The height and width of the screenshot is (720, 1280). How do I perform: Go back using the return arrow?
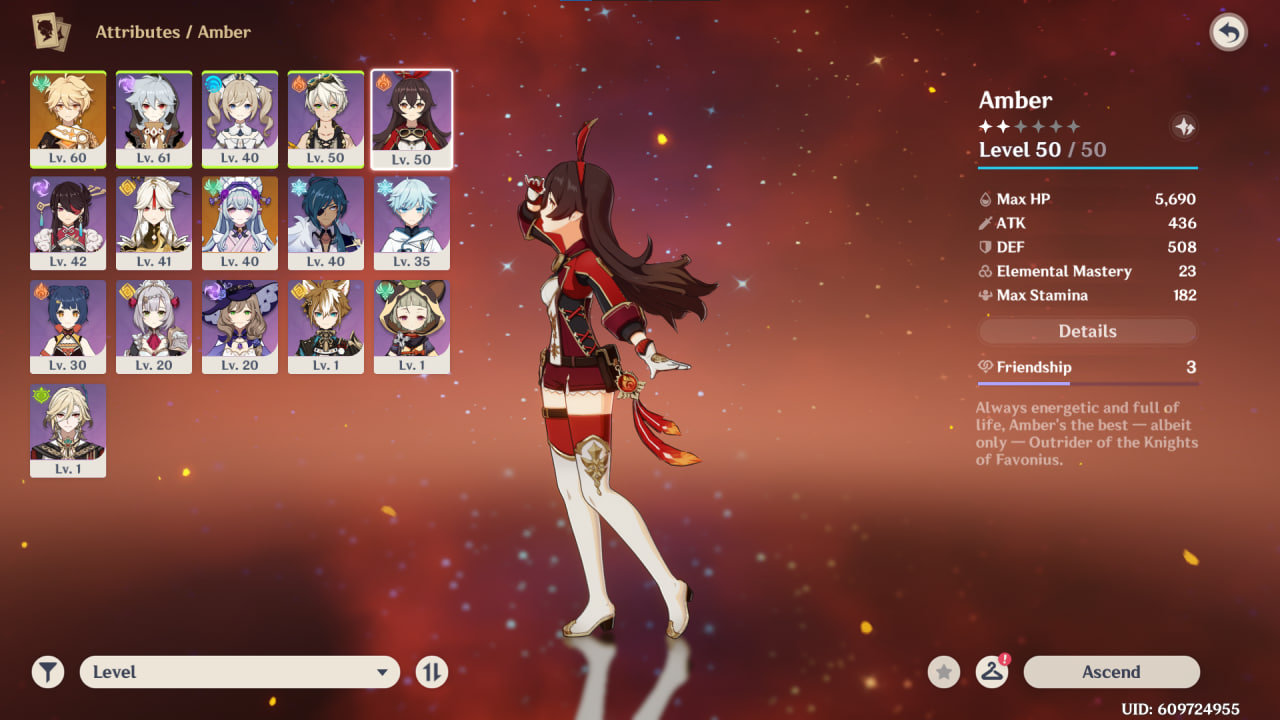1228,33
